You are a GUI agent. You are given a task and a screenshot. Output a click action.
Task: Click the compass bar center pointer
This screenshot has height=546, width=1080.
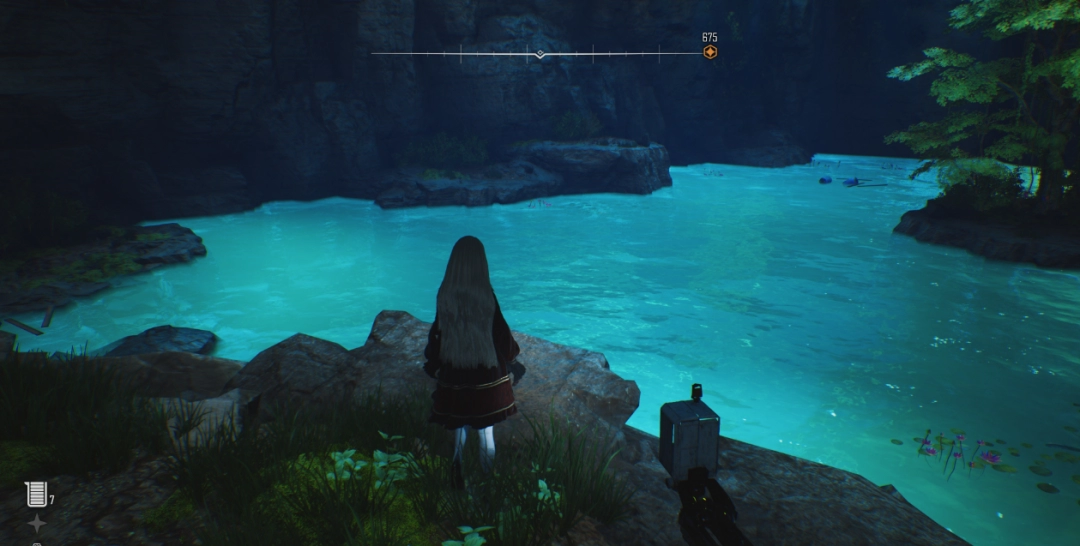click(540, 54)
